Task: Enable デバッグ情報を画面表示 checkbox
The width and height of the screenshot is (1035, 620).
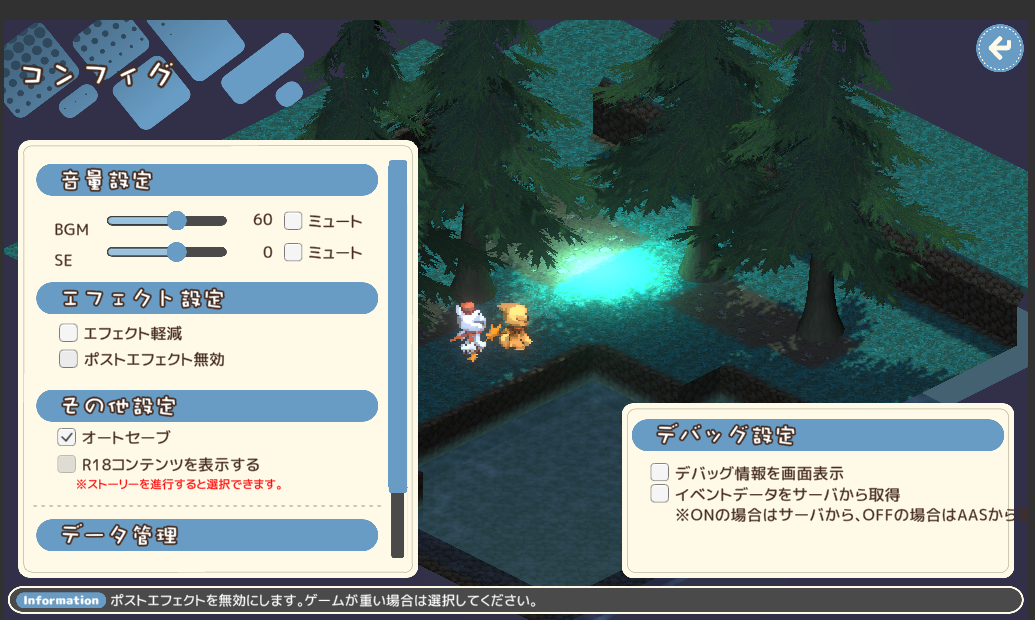Action: coord(660,472)
